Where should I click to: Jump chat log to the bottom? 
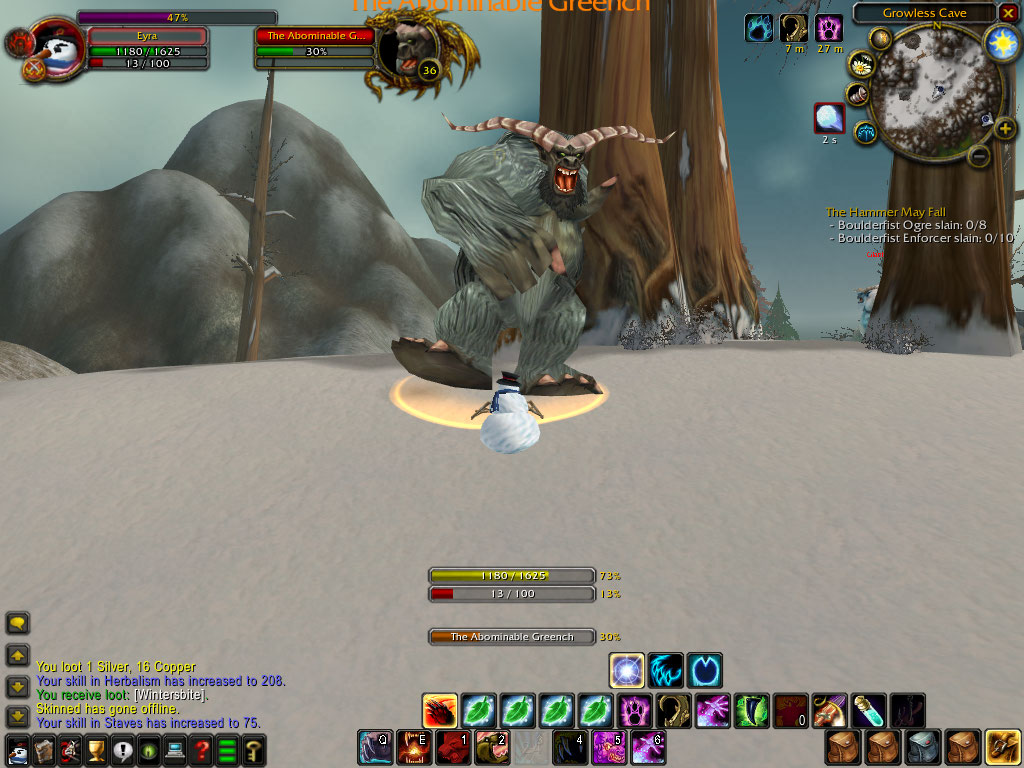tap(17, 717)
